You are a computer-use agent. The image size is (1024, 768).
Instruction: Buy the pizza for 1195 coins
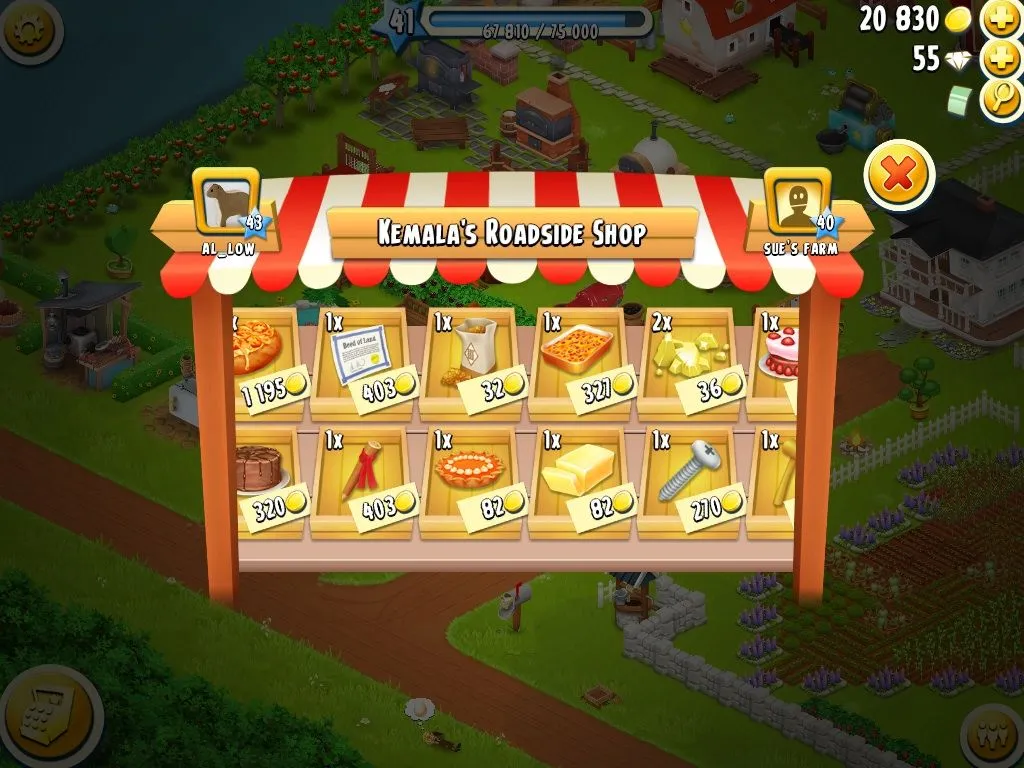tap(262, 363)
